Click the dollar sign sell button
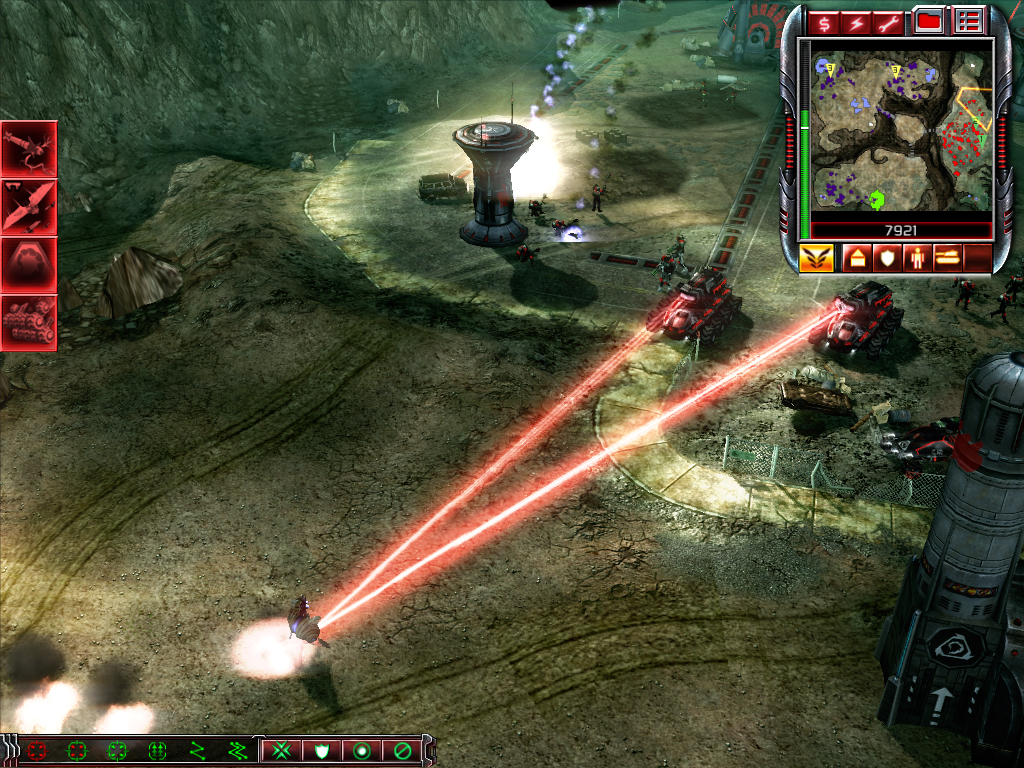The width and height of the screenshot is (1024, 768). pos(826,21)
